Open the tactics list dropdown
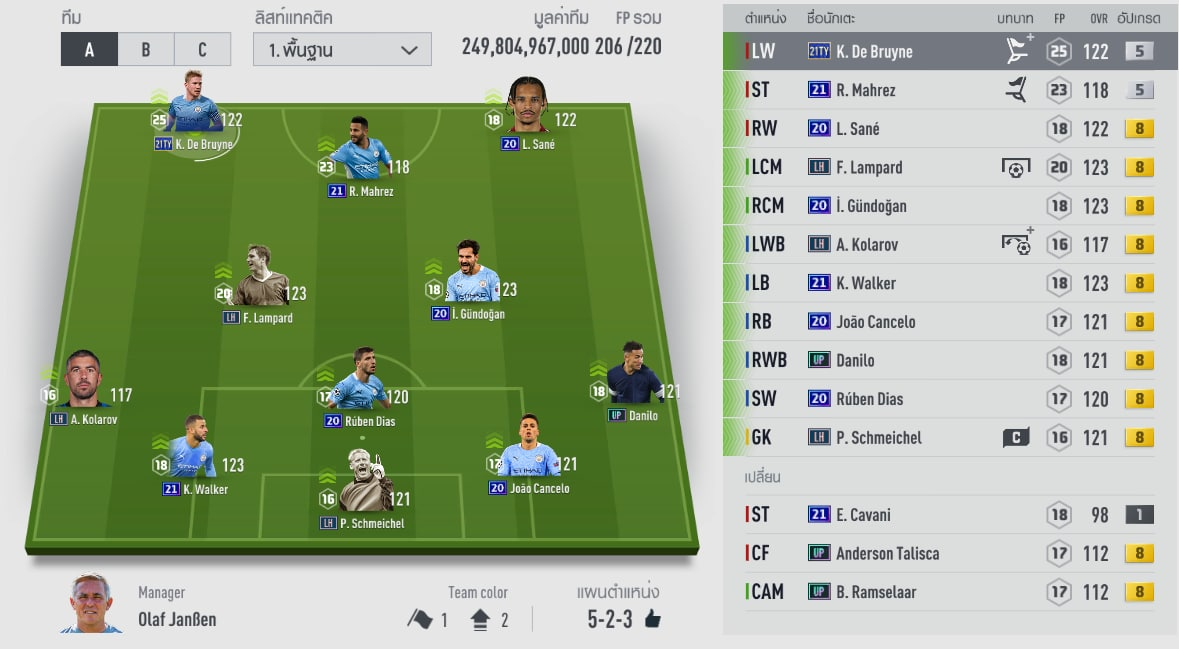1179x649 pixels. [343, 49]
